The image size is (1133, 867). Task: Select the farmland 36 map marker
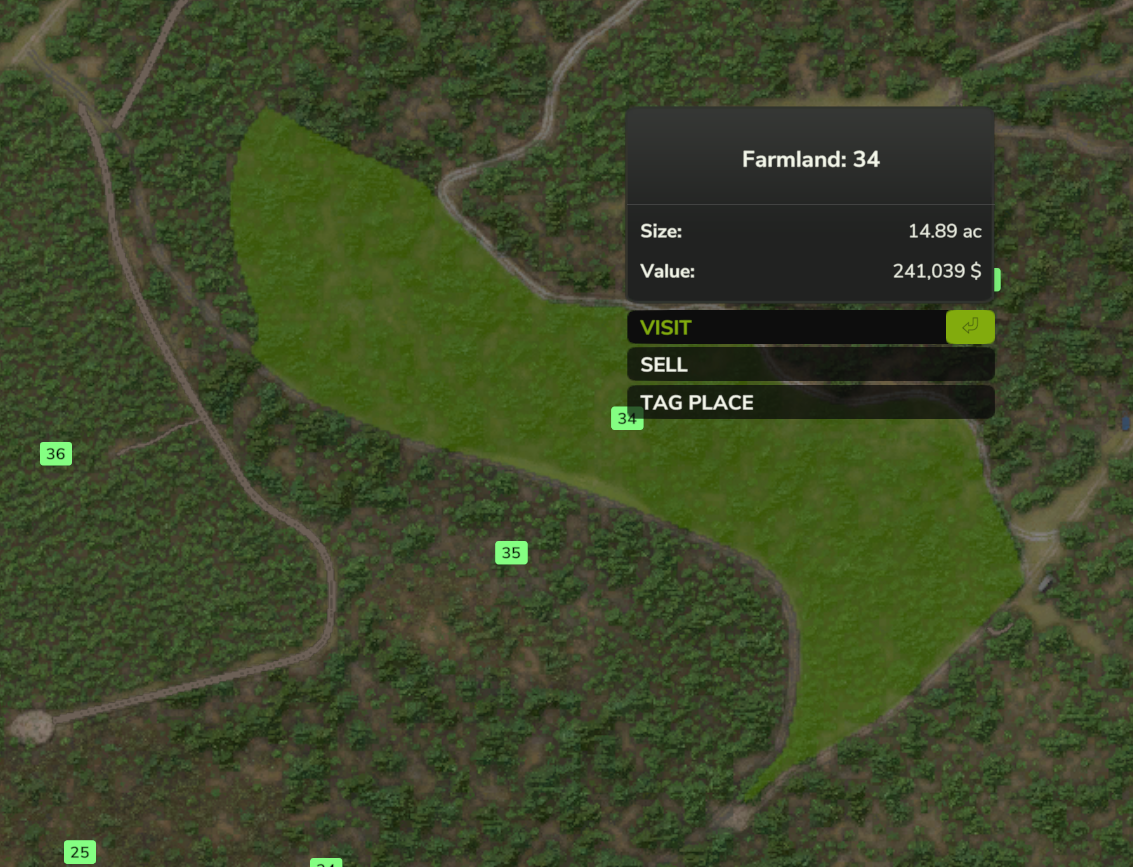tap(56, 454)
